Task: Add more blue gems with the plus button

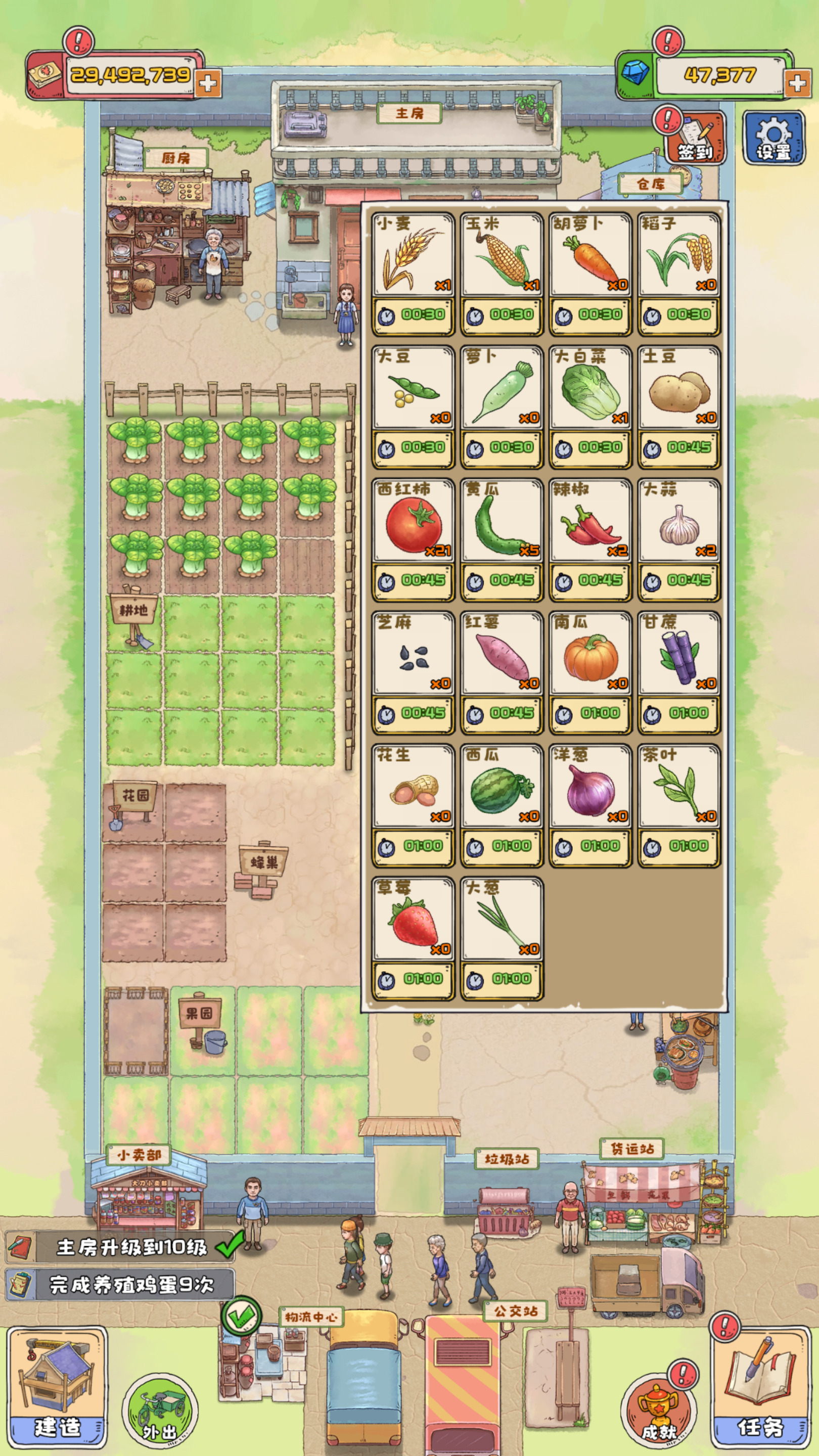Action: (797, 83)
